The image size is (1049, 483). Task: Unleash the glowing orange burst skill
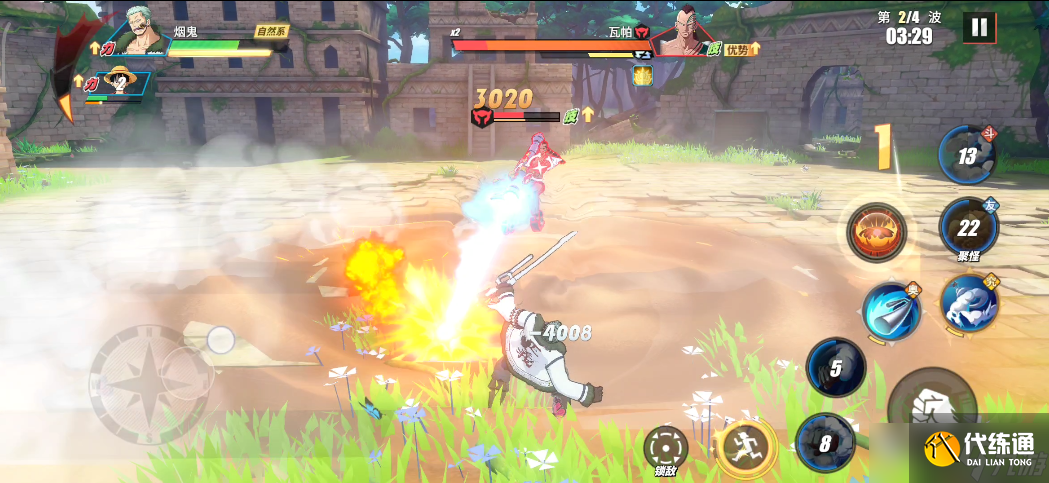(x=876, y=231)
